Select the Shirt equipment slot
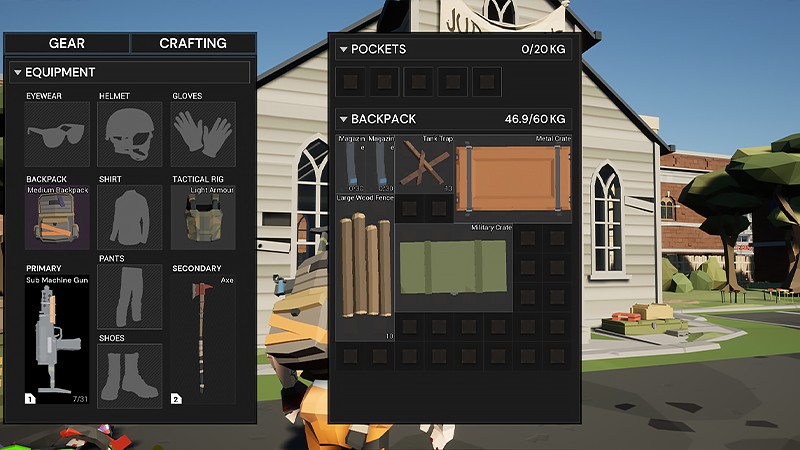This screenshot has height=450, width=800. coord(129,216)
